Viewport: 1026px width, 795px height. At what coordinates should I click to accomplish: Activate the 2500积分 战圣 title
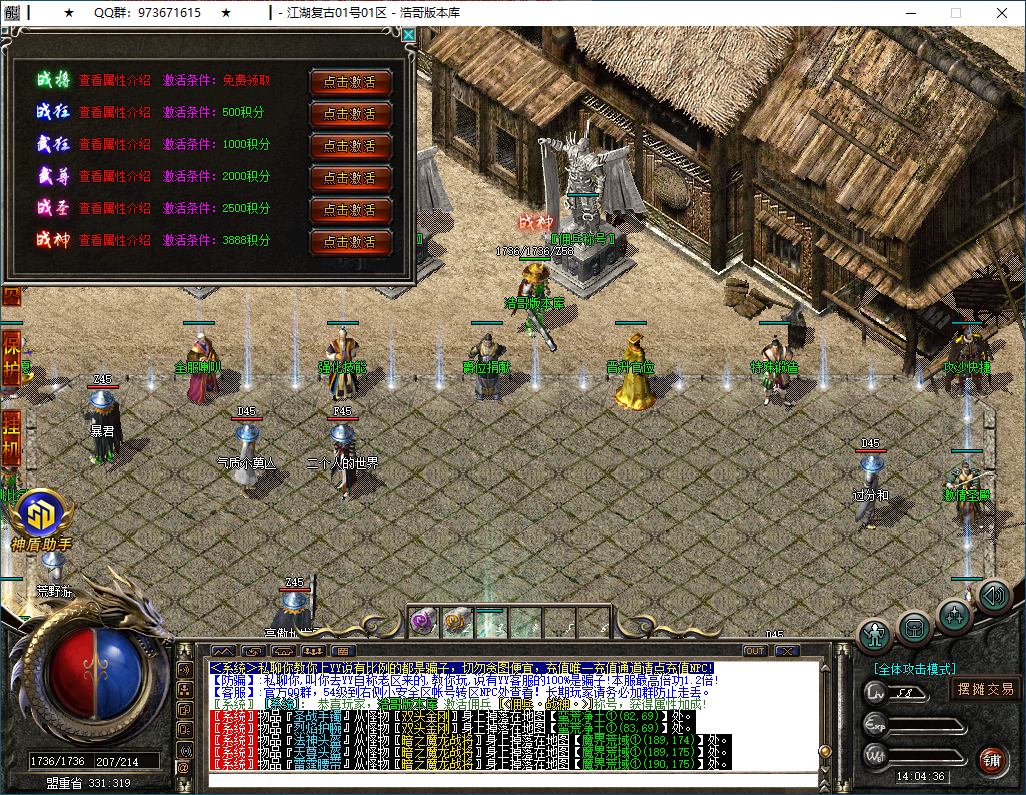pyautogui.click(x=350, y=210)
